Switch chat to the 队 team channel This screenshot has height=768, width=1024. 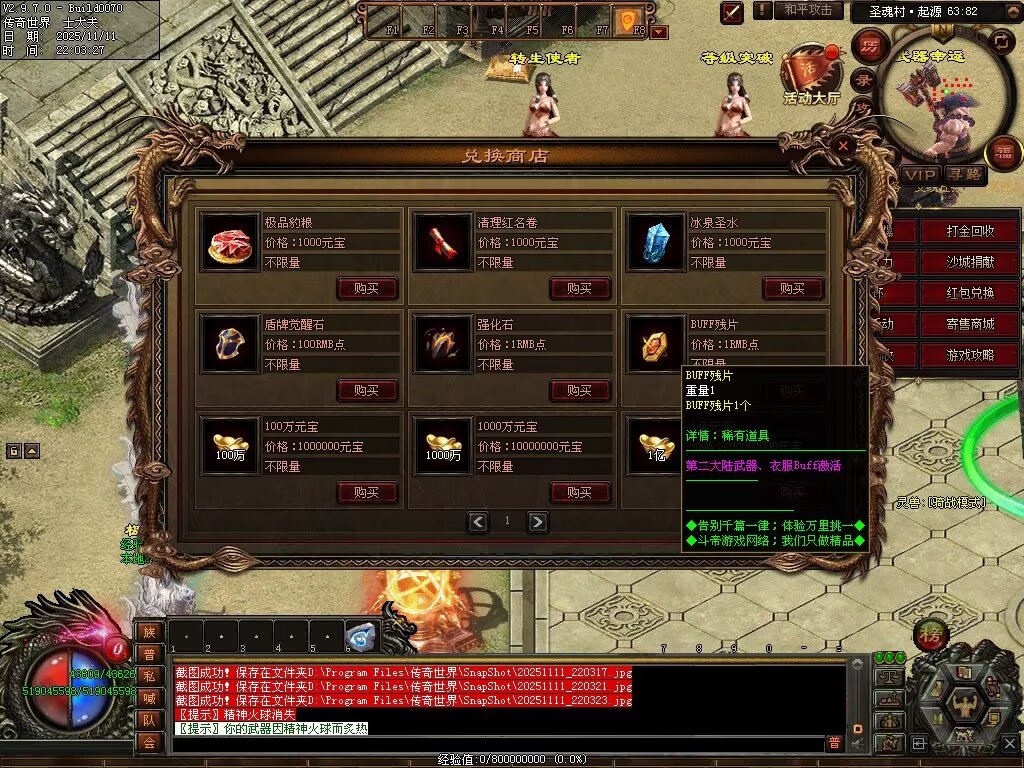coord(148,719)
